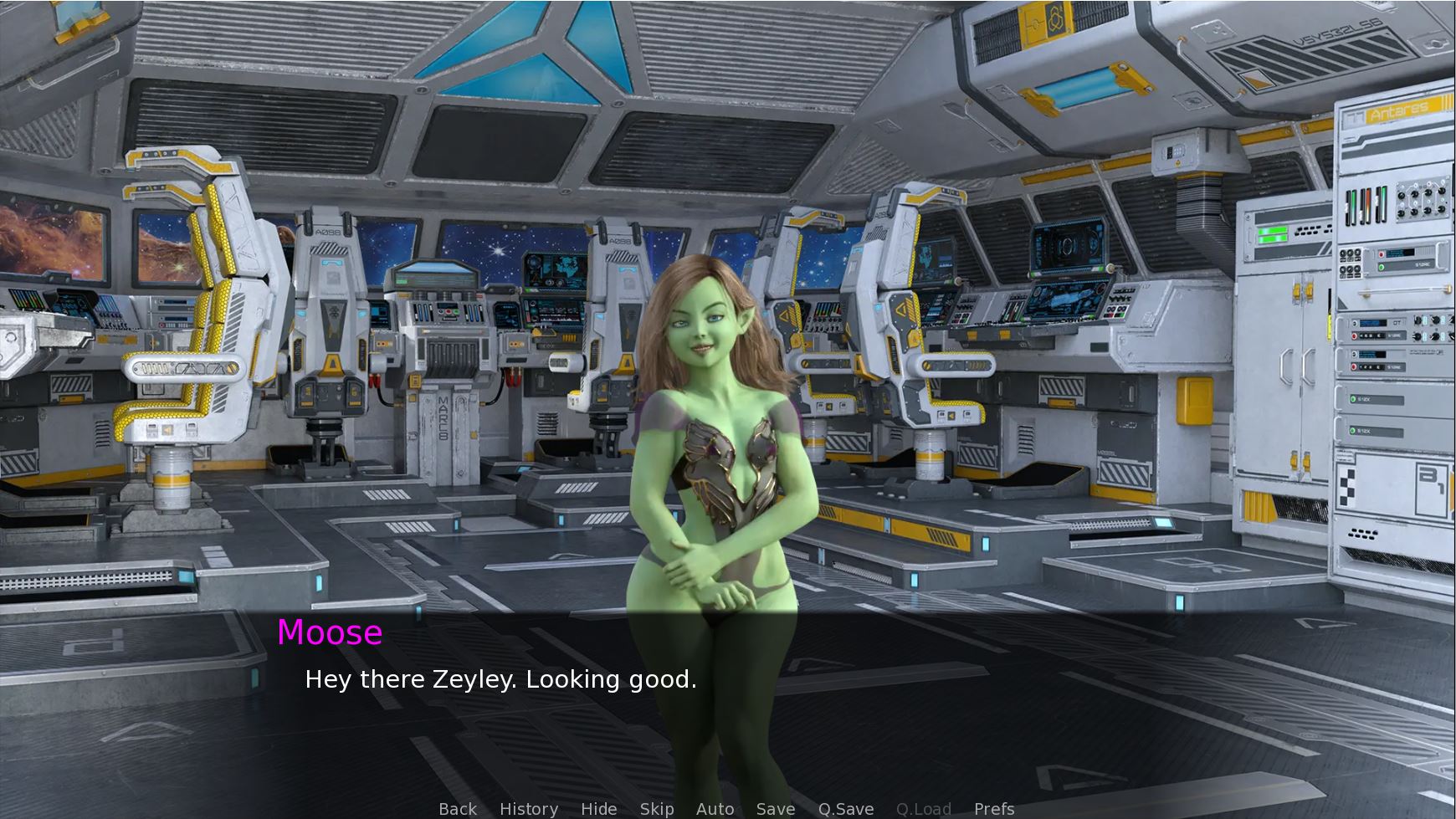Toggle Auto-advance mode

(x=715, y=809)
